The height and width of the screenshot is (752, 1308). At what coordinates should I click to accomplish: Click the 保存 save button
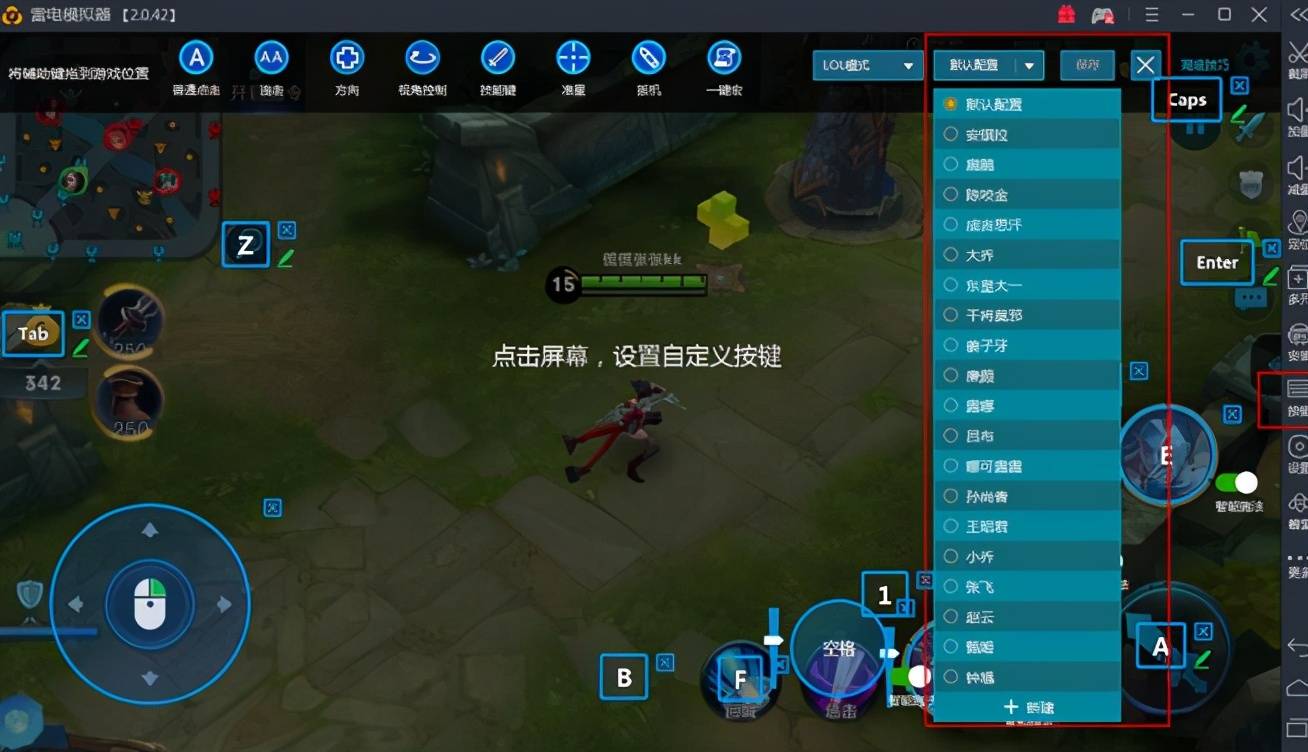tap(1087, 64)
